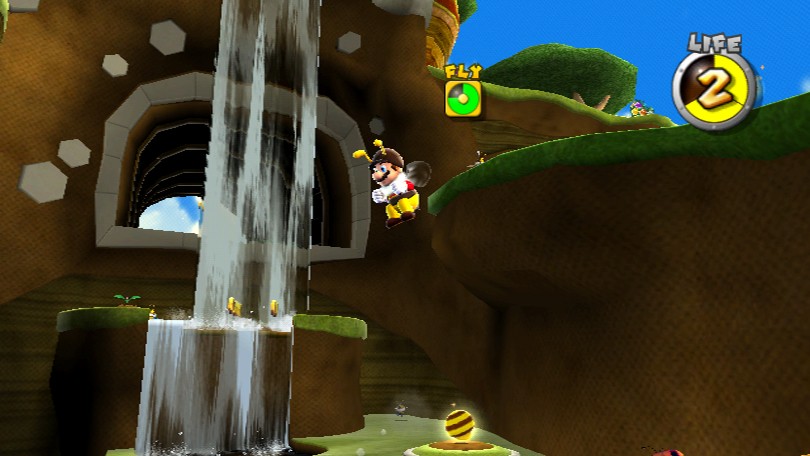The image size is (810, 456).
Task: Click the green FLY meter icon
Action: point(464,99)
